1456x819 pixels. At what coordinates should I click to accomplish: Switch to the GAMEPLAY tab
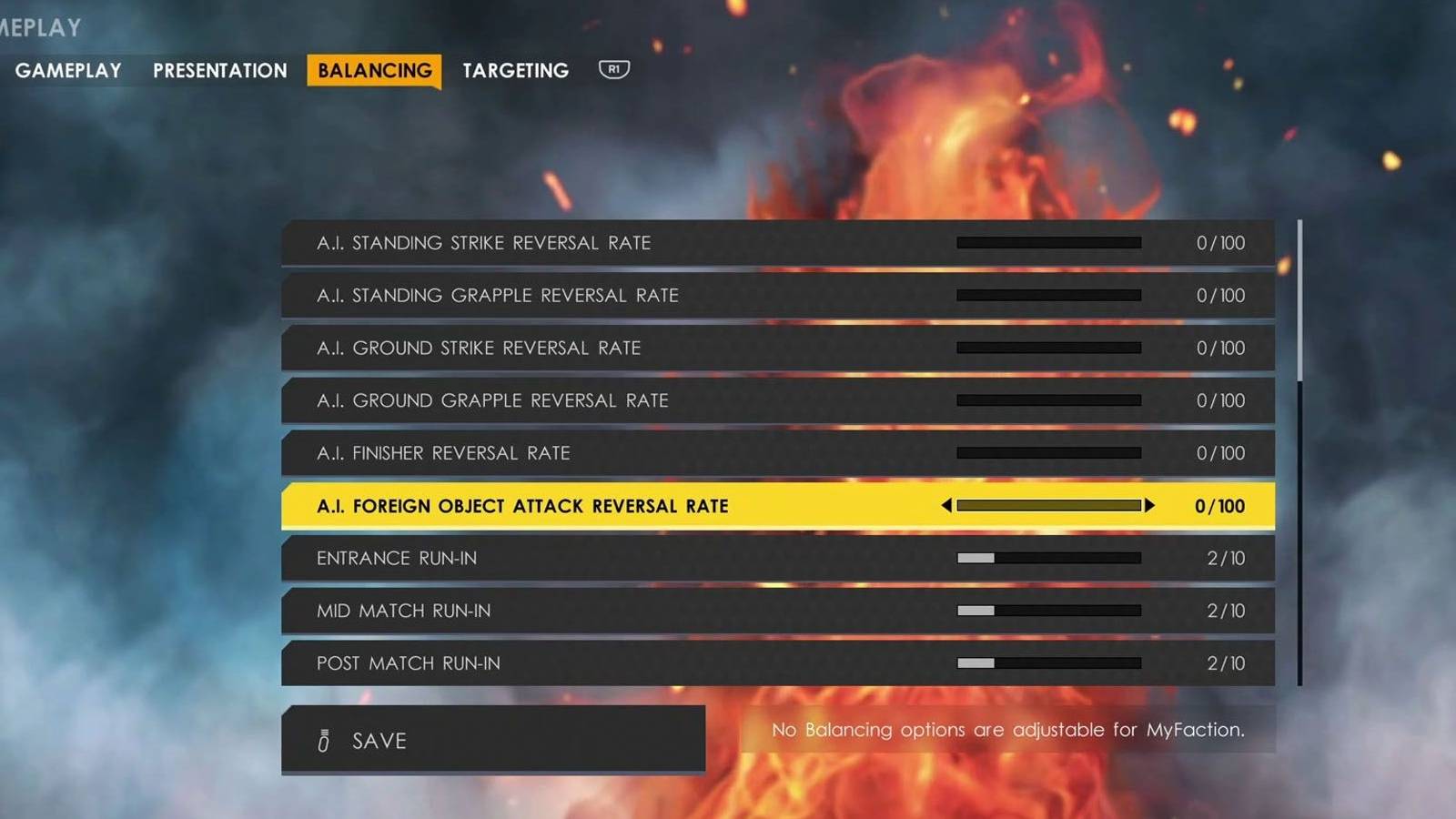(68, 70)
